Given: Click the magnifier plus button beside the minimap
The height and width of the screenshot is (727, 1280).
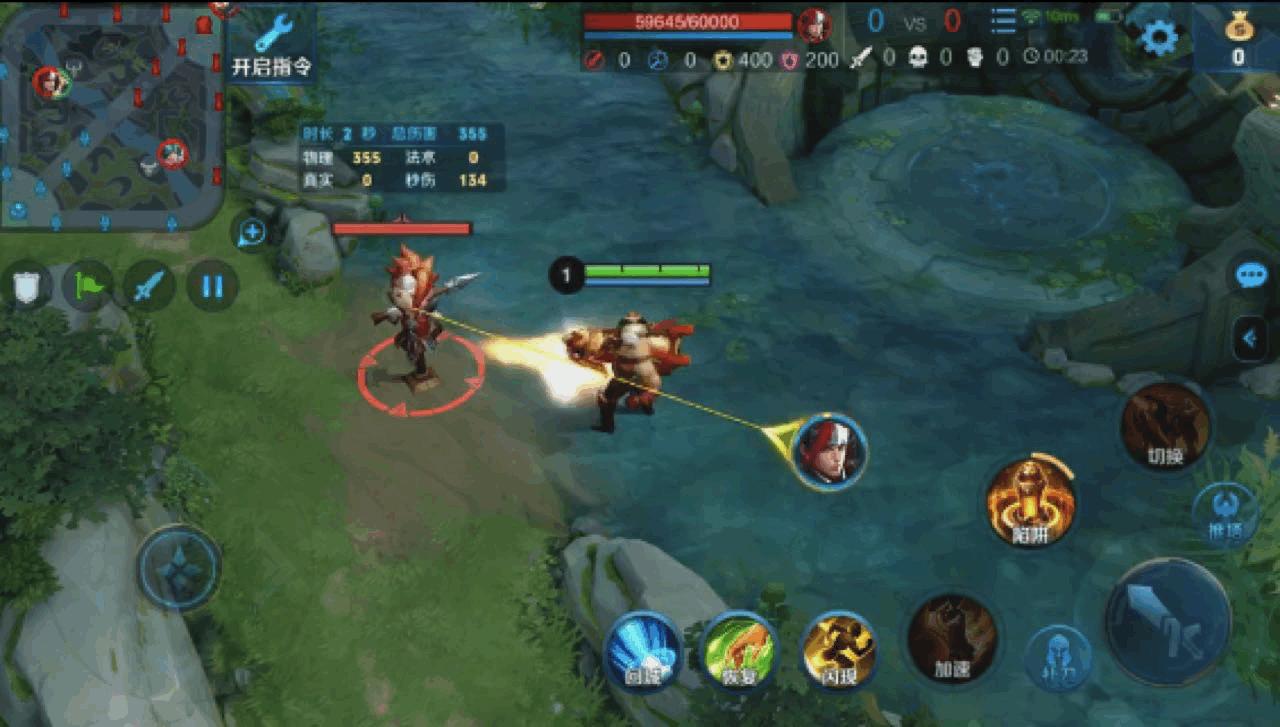Looking at the screenshot, I should (x=251, y=233).
